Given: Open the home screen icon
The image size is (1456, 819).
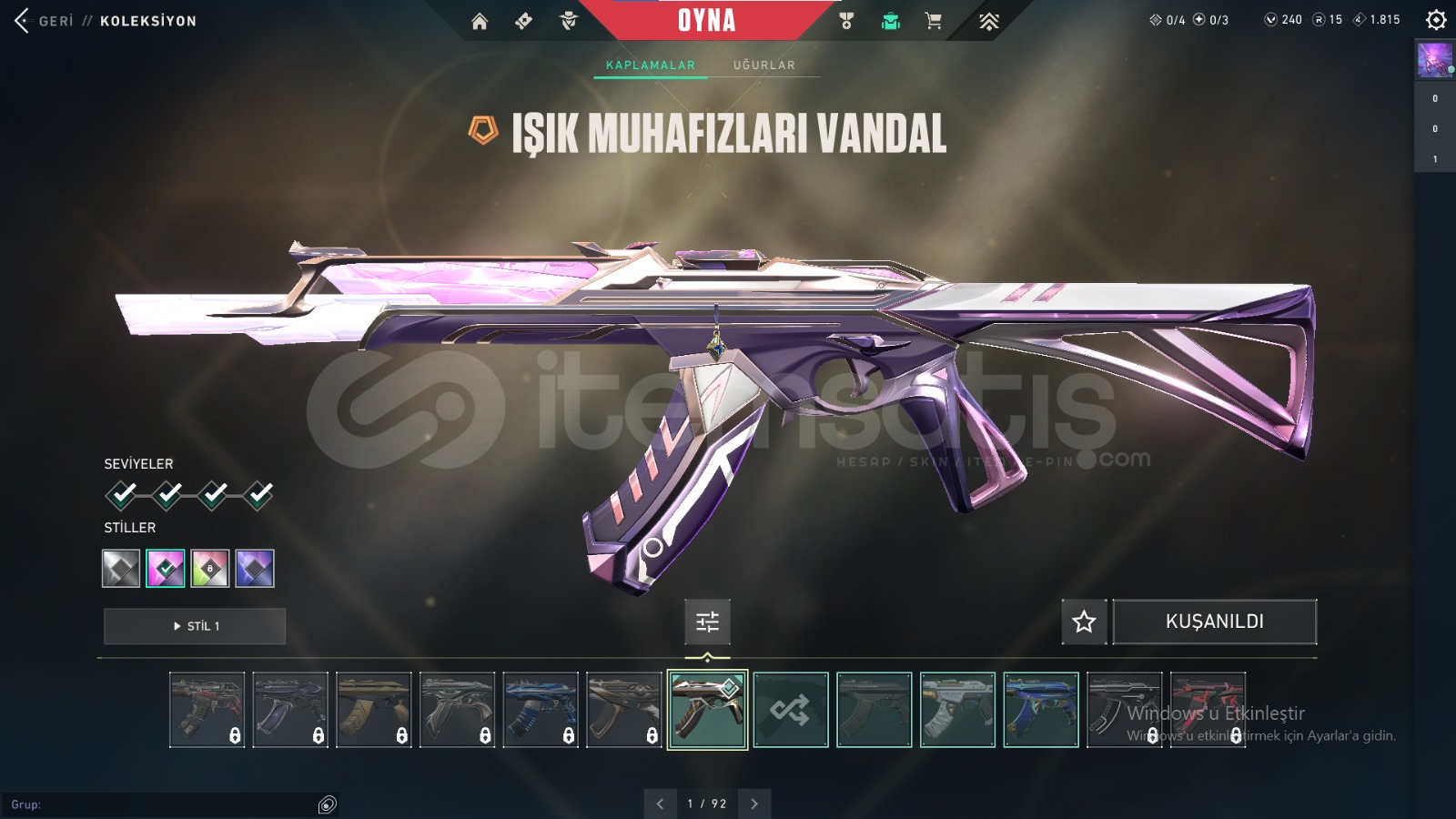Looking at the screenshot, I should click(480, 21).
